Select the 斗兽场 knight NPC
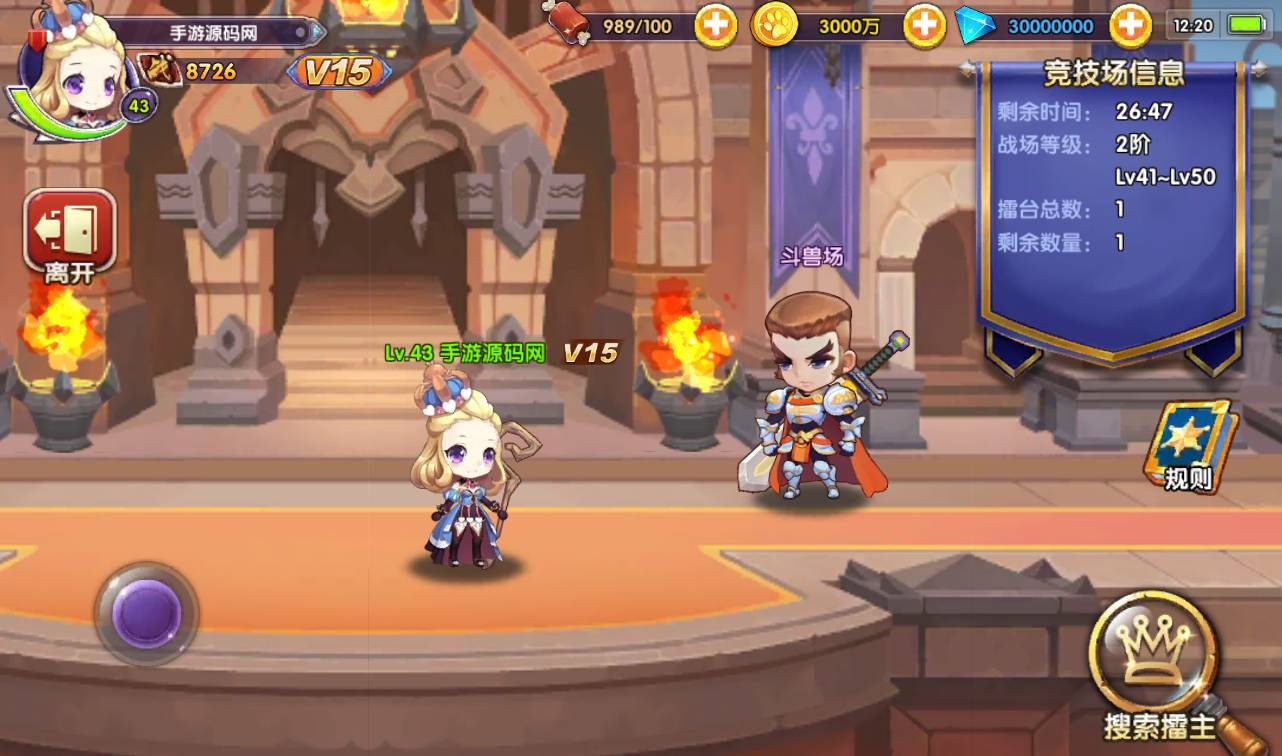Viewport: 1282px width, 756px height. 811,400
